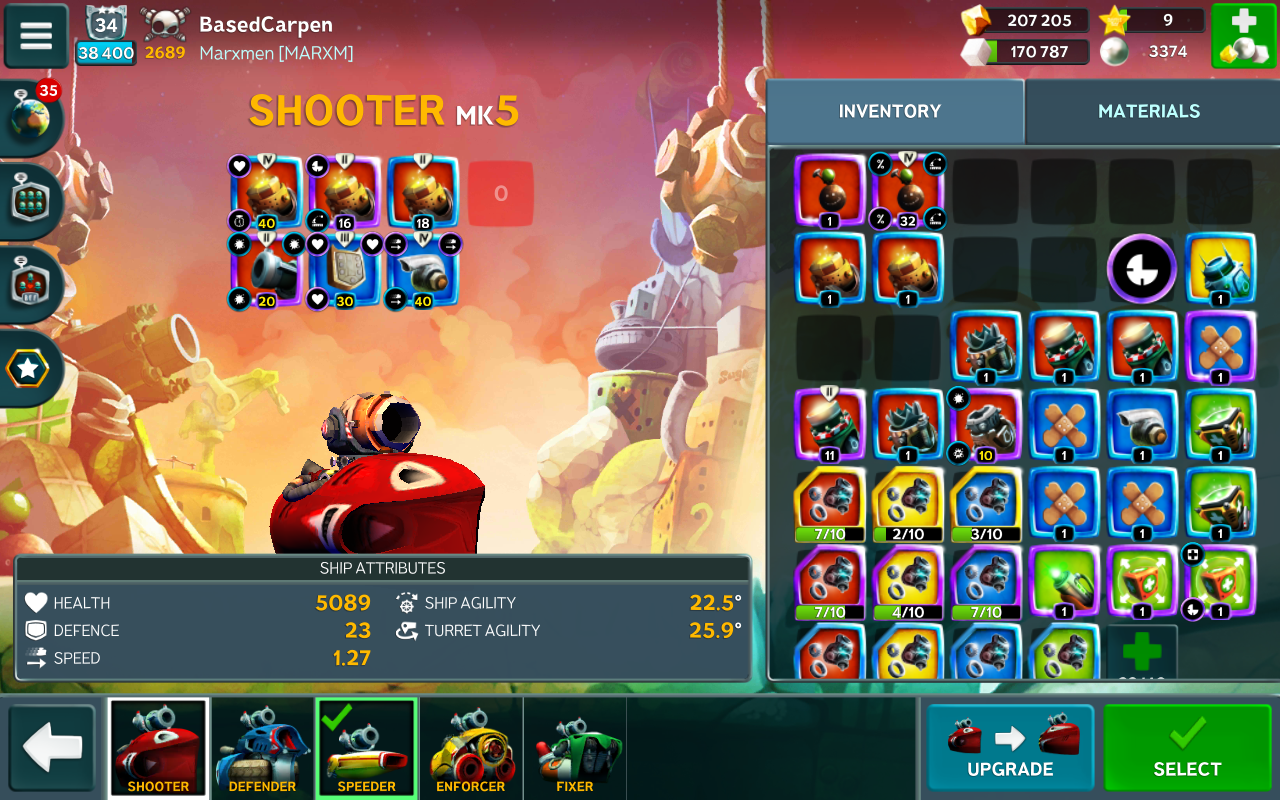This screenshot has width=1280, height=800.
Task: Open the hexagon star icon
Action: 28,369
